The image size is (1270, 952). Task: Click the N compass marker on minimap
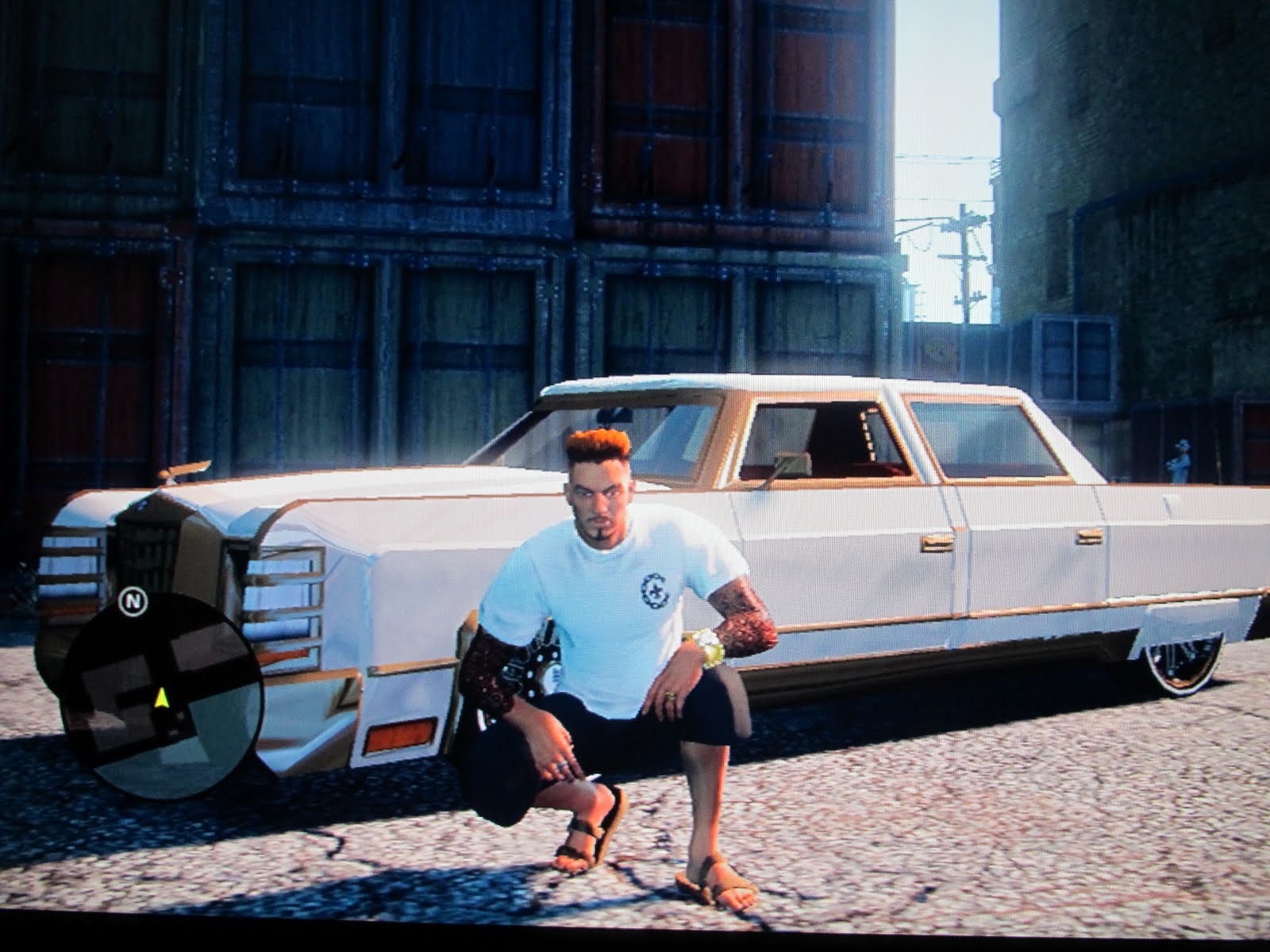(x=133, y=601)
